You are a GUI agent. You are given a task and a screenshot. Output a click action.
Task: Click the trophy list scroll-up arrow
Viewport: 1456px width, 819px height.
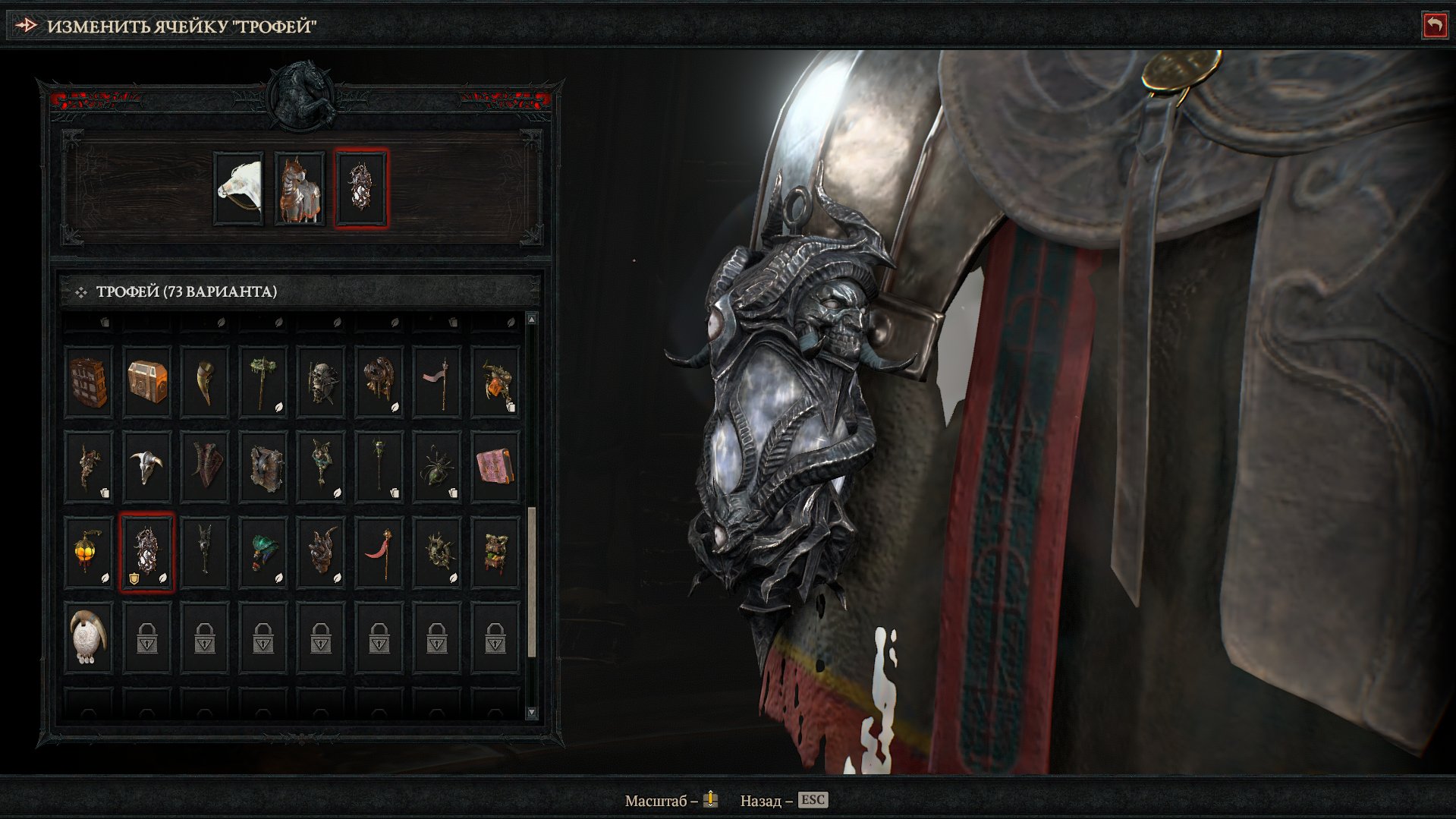tap(531, 320)
